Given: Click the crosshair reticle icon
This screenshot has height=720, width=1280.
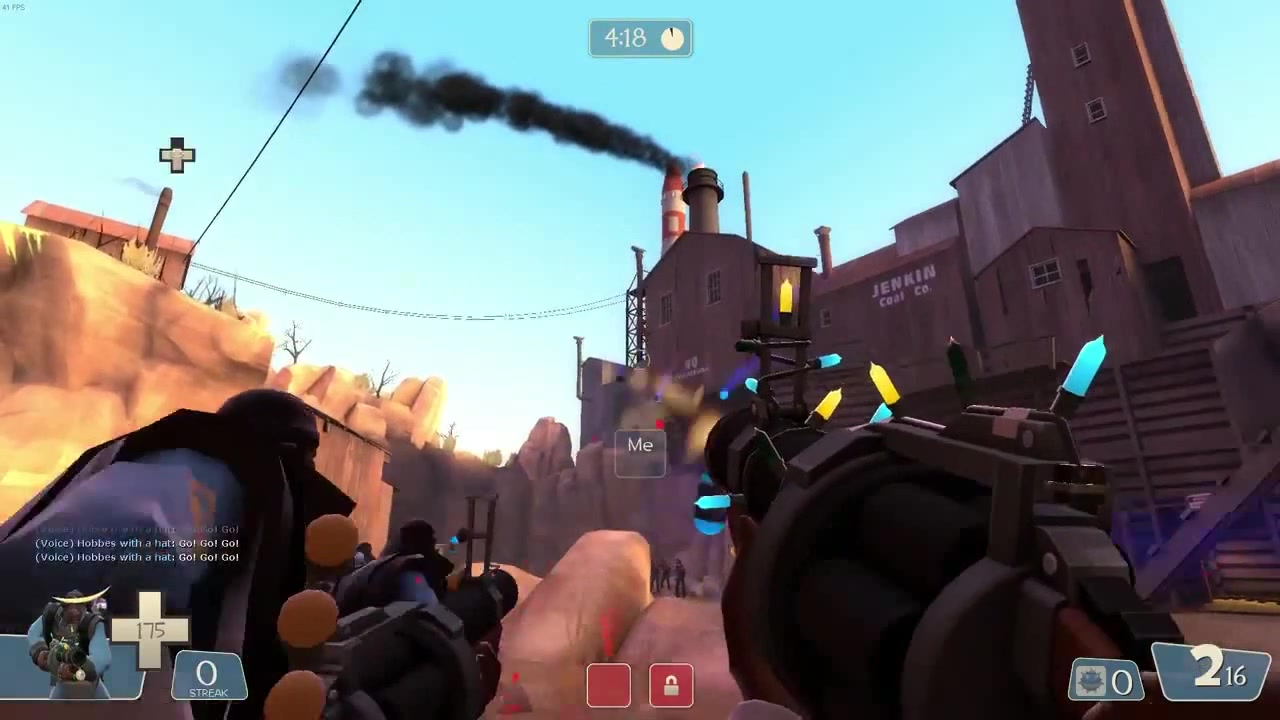Looking at the screenshot, I should point(176,156).
